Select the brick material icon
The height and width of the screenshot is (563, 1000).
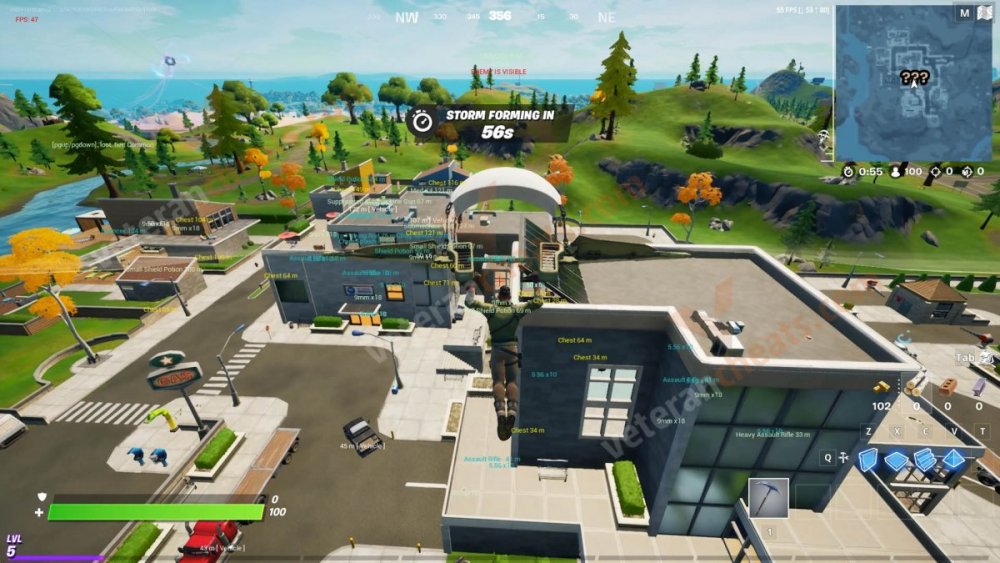(x=947, y=386)
